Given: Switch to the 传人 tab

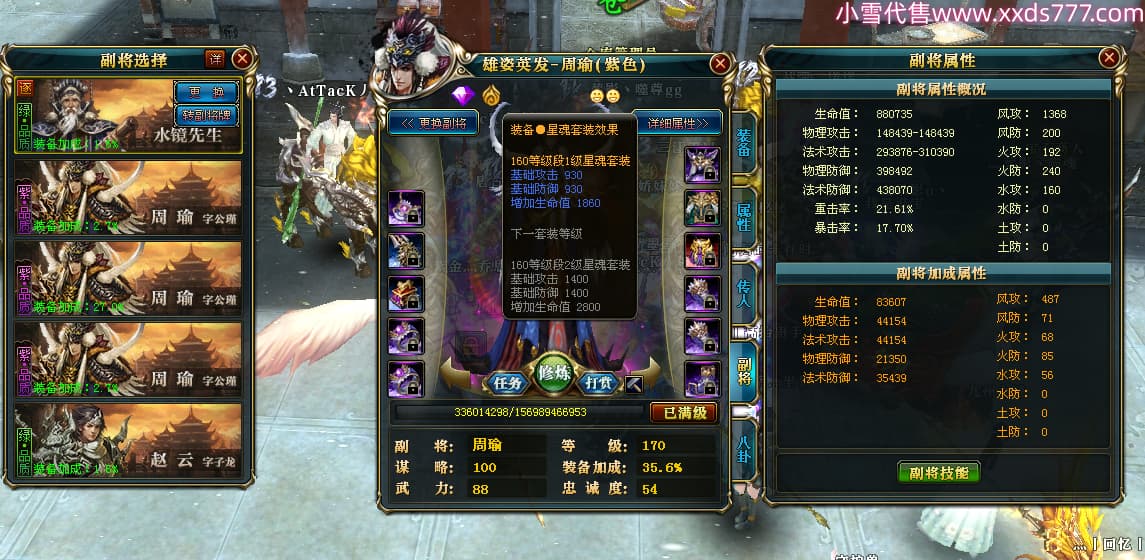Looking at the screenshot, I should pos(744,291).
